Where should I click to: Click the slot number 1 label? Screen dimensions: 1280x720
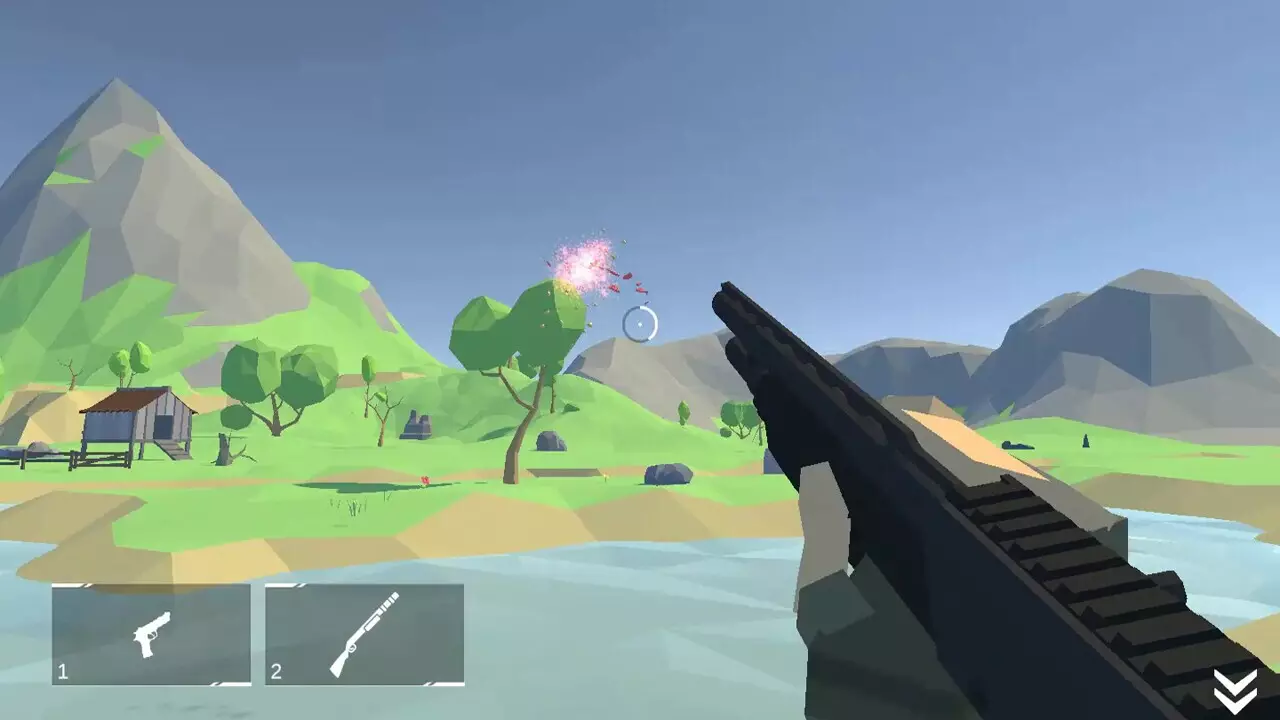click(62, 674)
